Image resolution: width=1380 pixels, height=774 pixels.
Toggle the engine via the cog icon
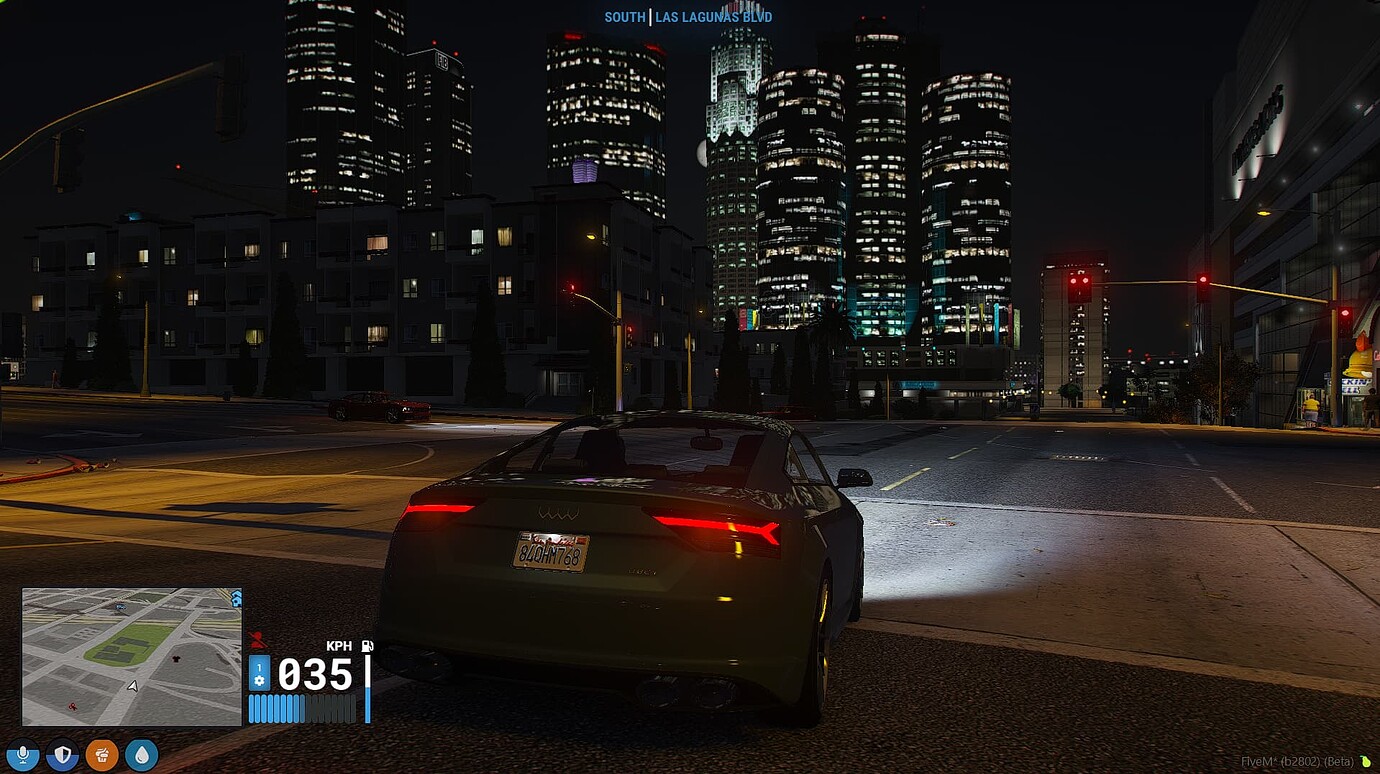(259, 680)
